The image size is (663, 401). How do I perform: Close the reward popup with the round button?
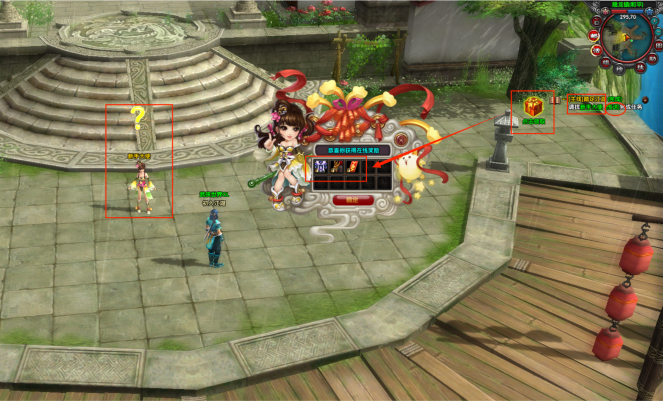399,138
